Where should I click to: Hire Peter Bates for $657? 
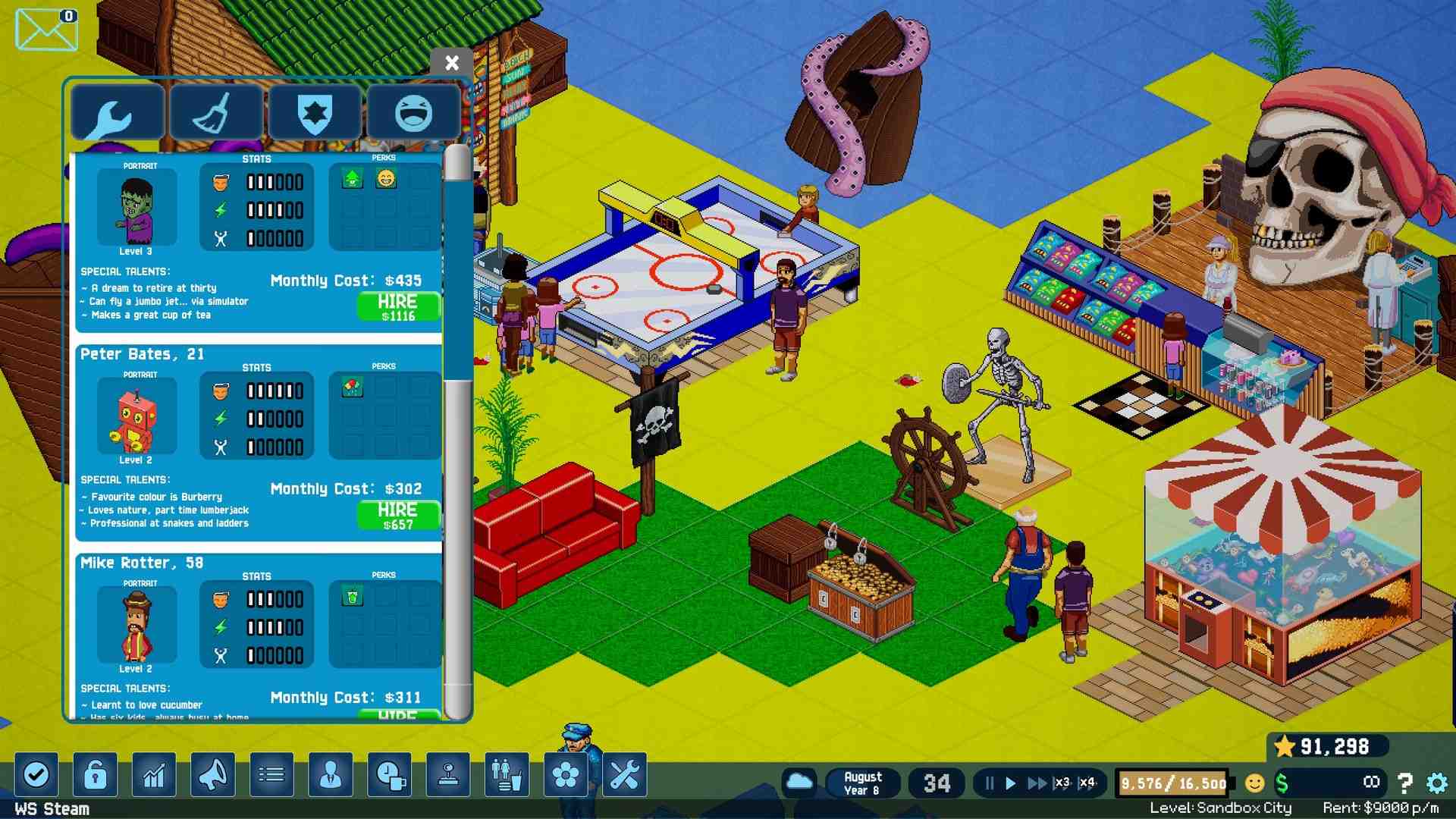coord(398,515)
